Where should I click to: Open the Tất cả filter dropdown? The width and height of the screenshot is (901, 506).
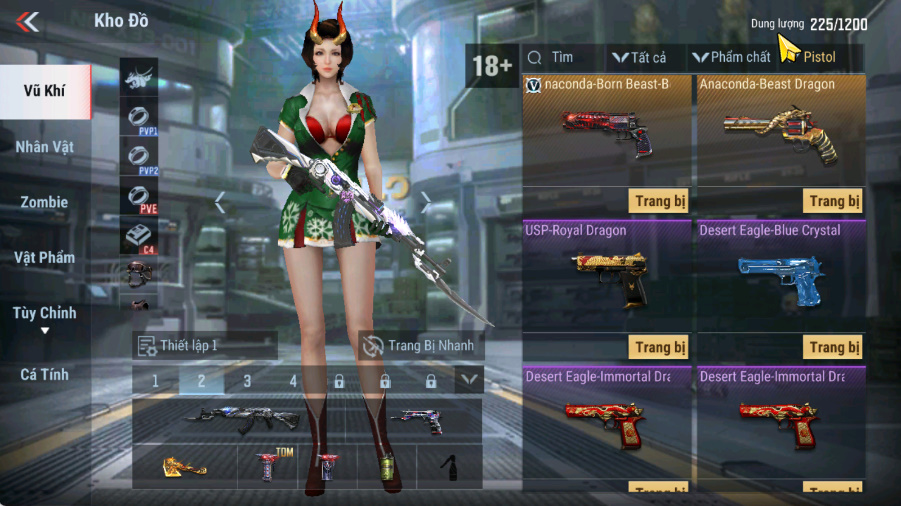click(x=640, y=58)
